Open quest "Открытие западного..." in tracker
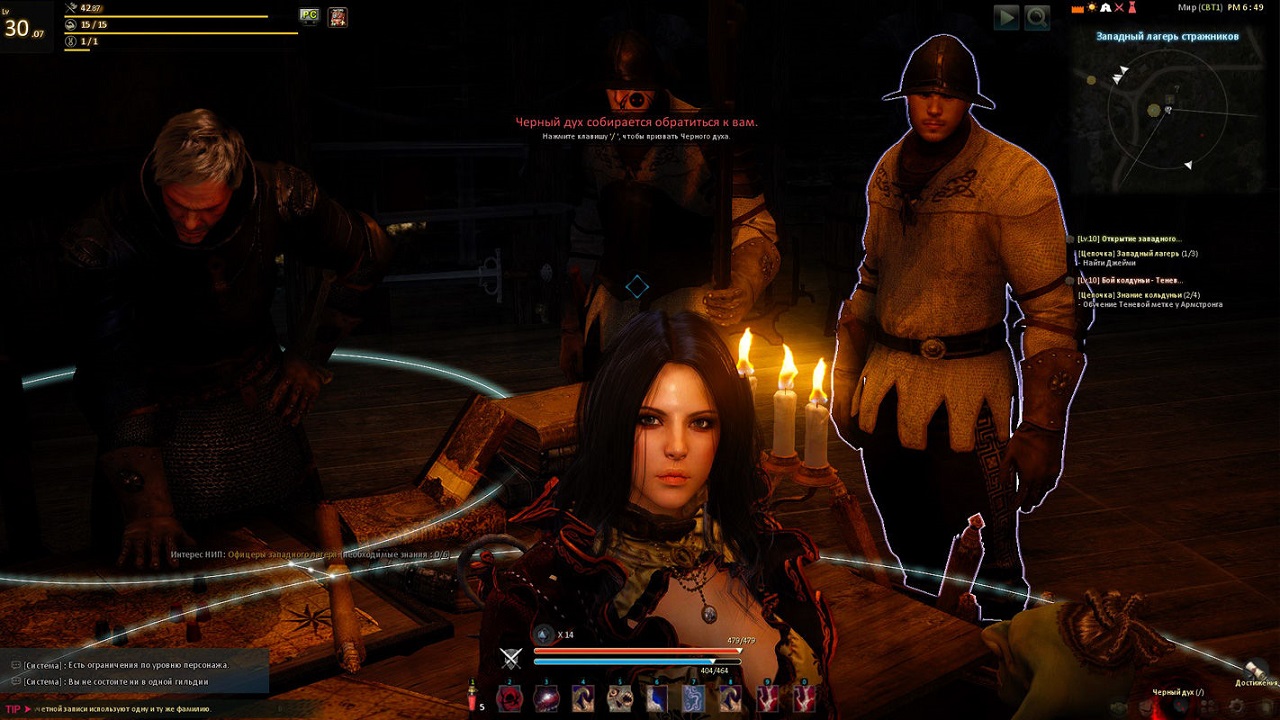The width and height of the screenshot is (1280, 720). [x=1130, y=239]
